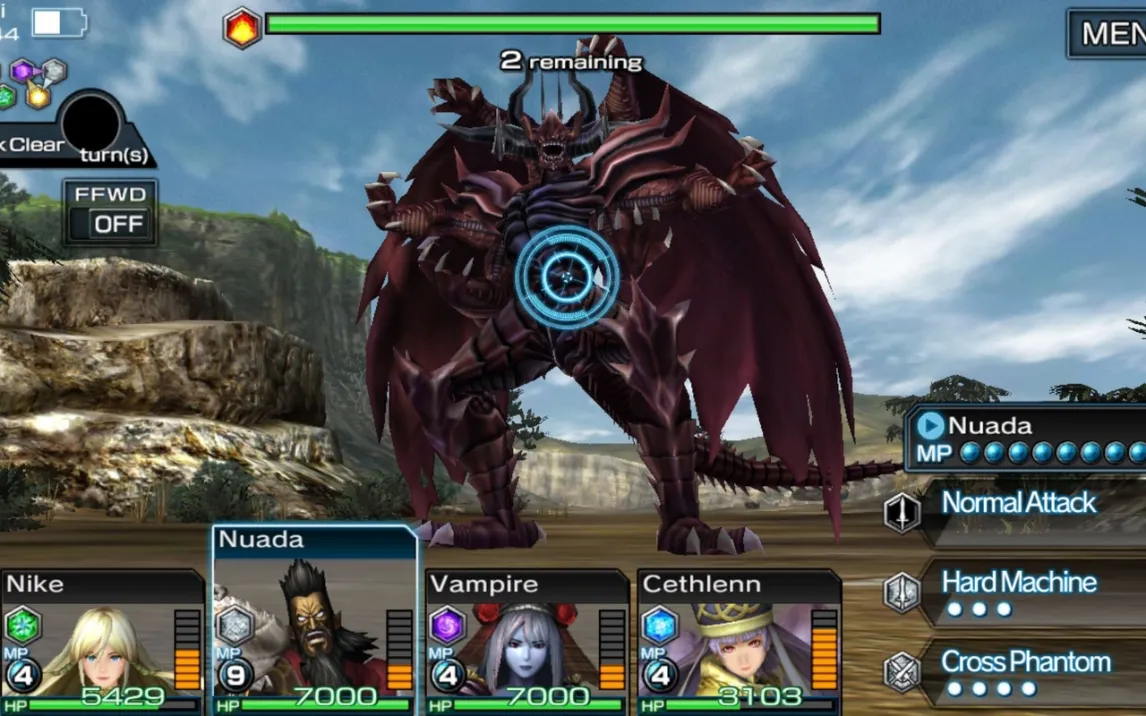This screenshot has height=716, width=1146.
Task: Pick Vampire's character card
Action: (527, 642)
